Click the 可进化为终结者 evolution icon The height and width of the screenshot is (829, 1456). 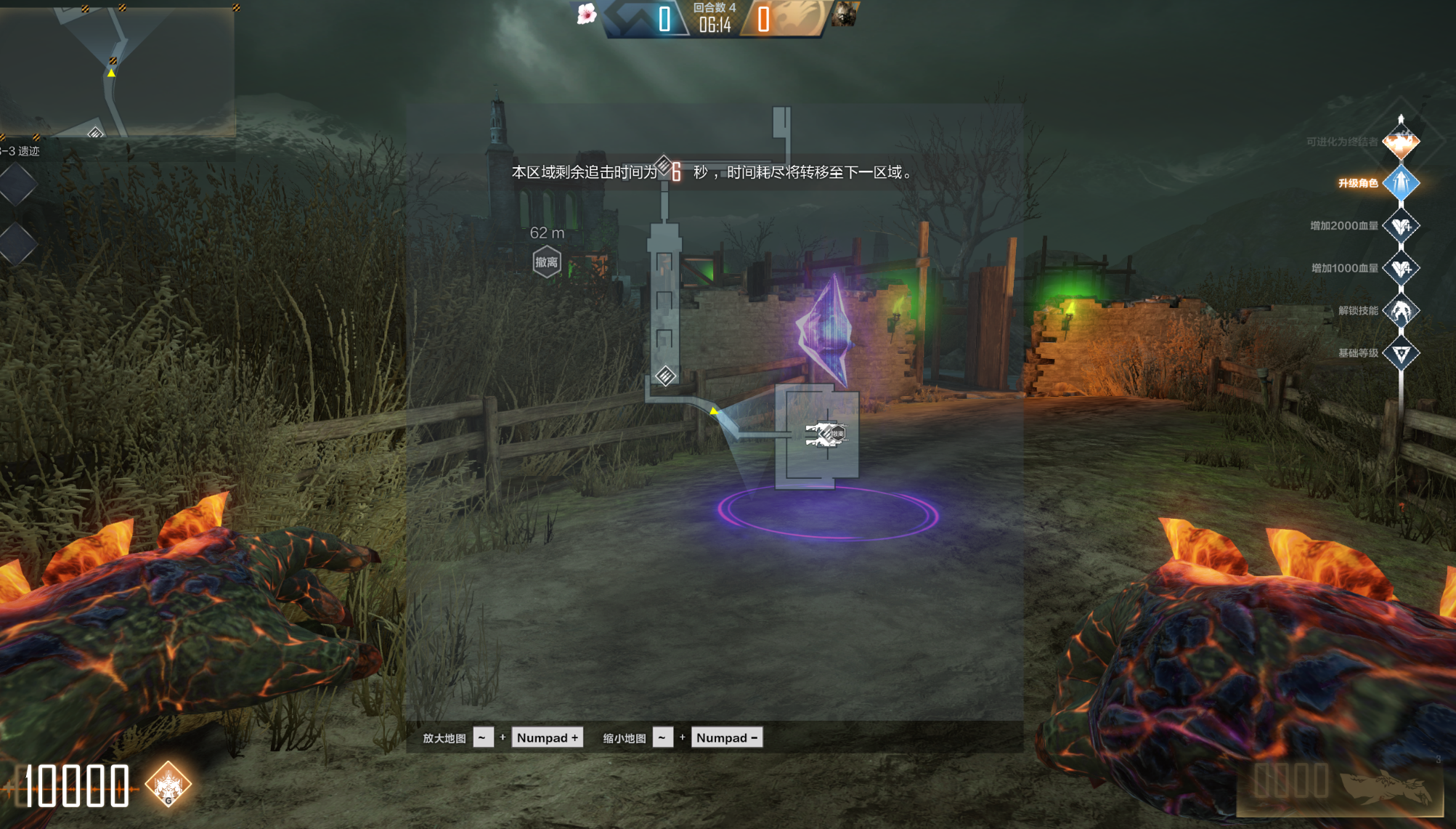tap(1401, 142)
